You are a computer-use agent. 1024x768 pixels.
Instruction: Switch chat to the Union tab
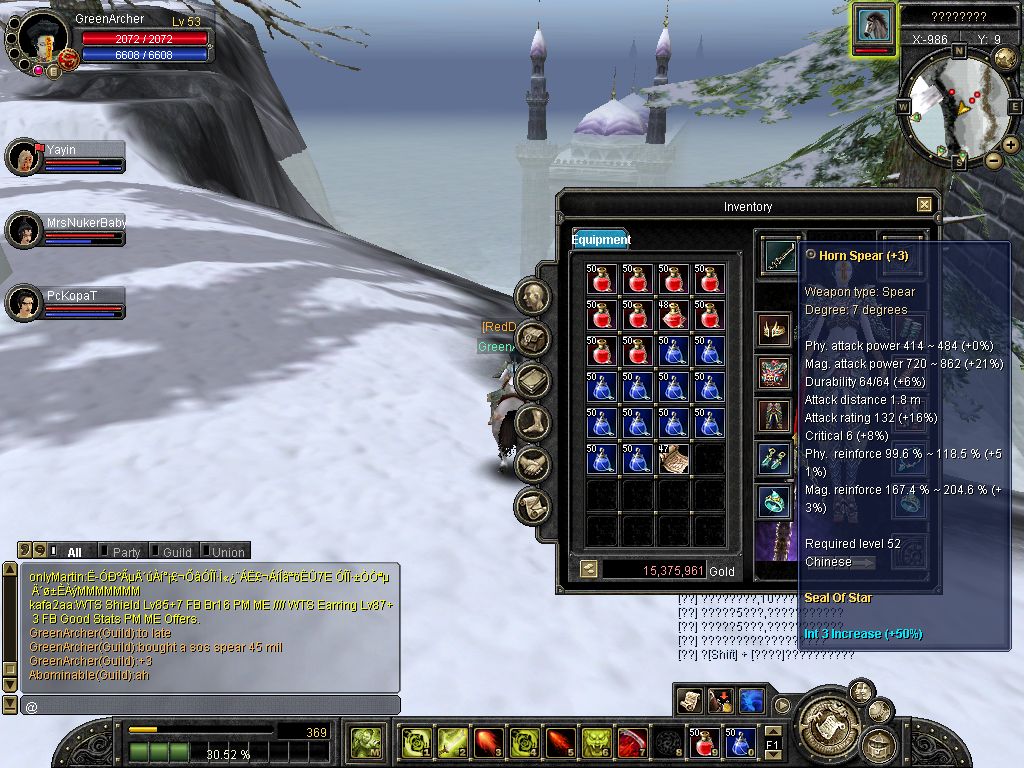point(226,552)
